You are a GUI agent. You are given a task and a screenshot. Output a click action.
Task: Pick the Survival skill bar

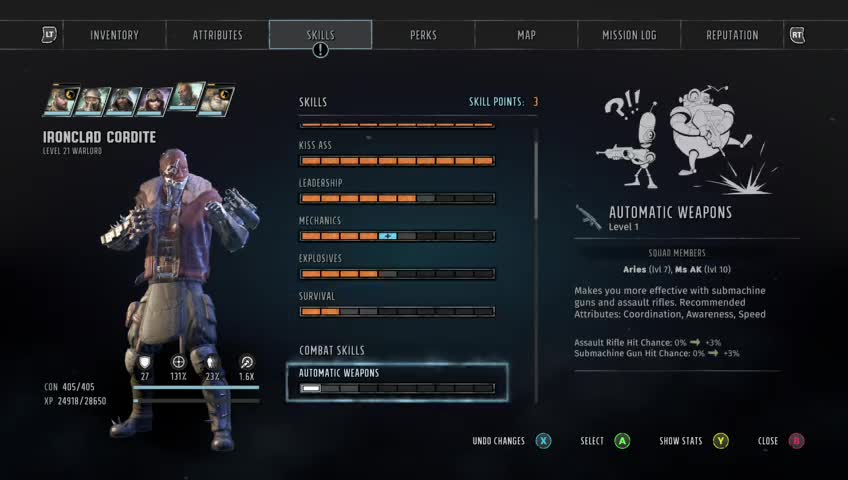[397, 311]
